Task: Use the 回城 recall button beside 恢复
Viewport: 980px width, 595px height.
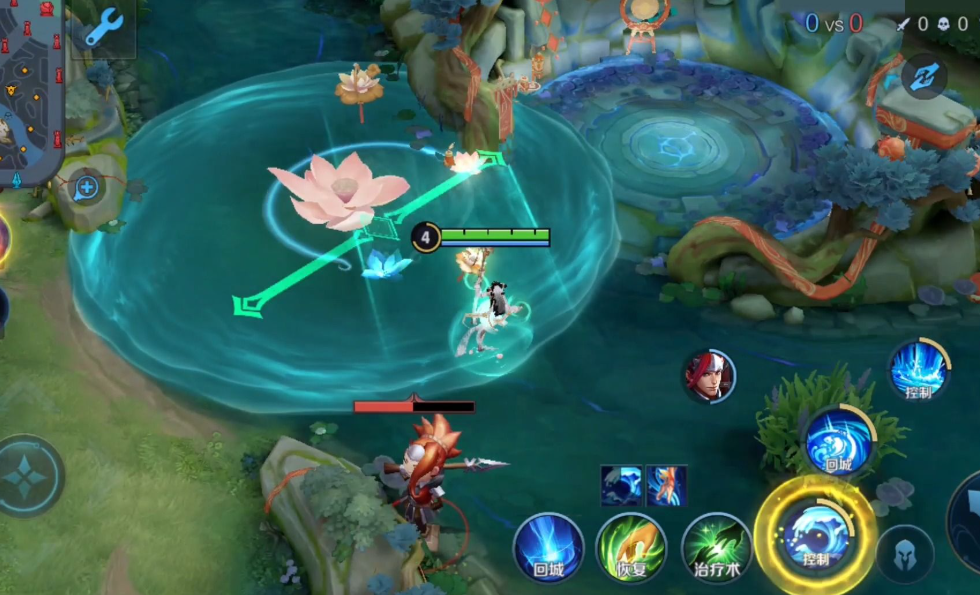Action: [548, 548]
